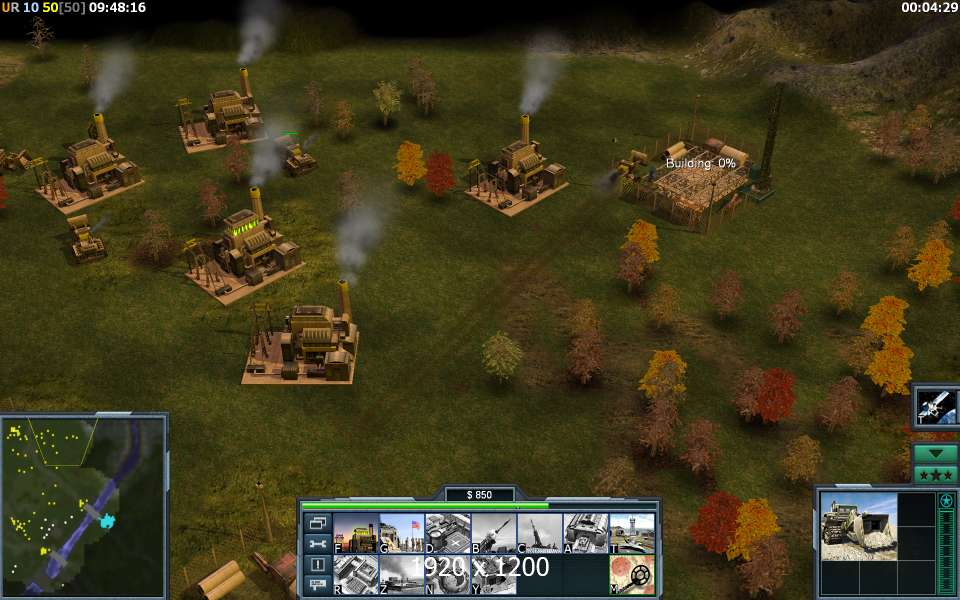The height and width of the screenshot is (600, 960).
Task: Build the missile defense structure B
Action: click(493, 533)
